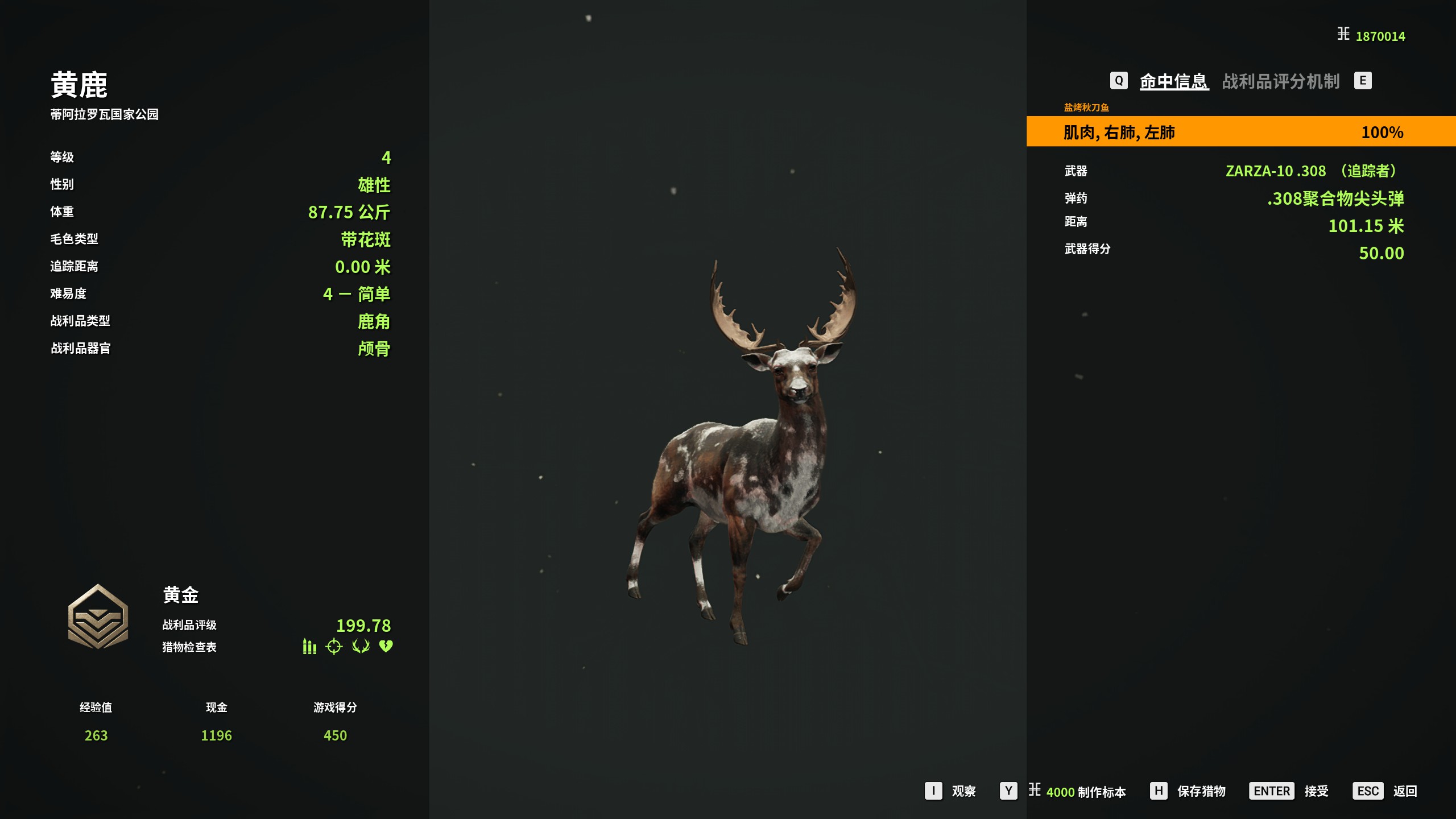Accept the harvest with 接受
The image size is (1456, 819).
[1316, 791]
